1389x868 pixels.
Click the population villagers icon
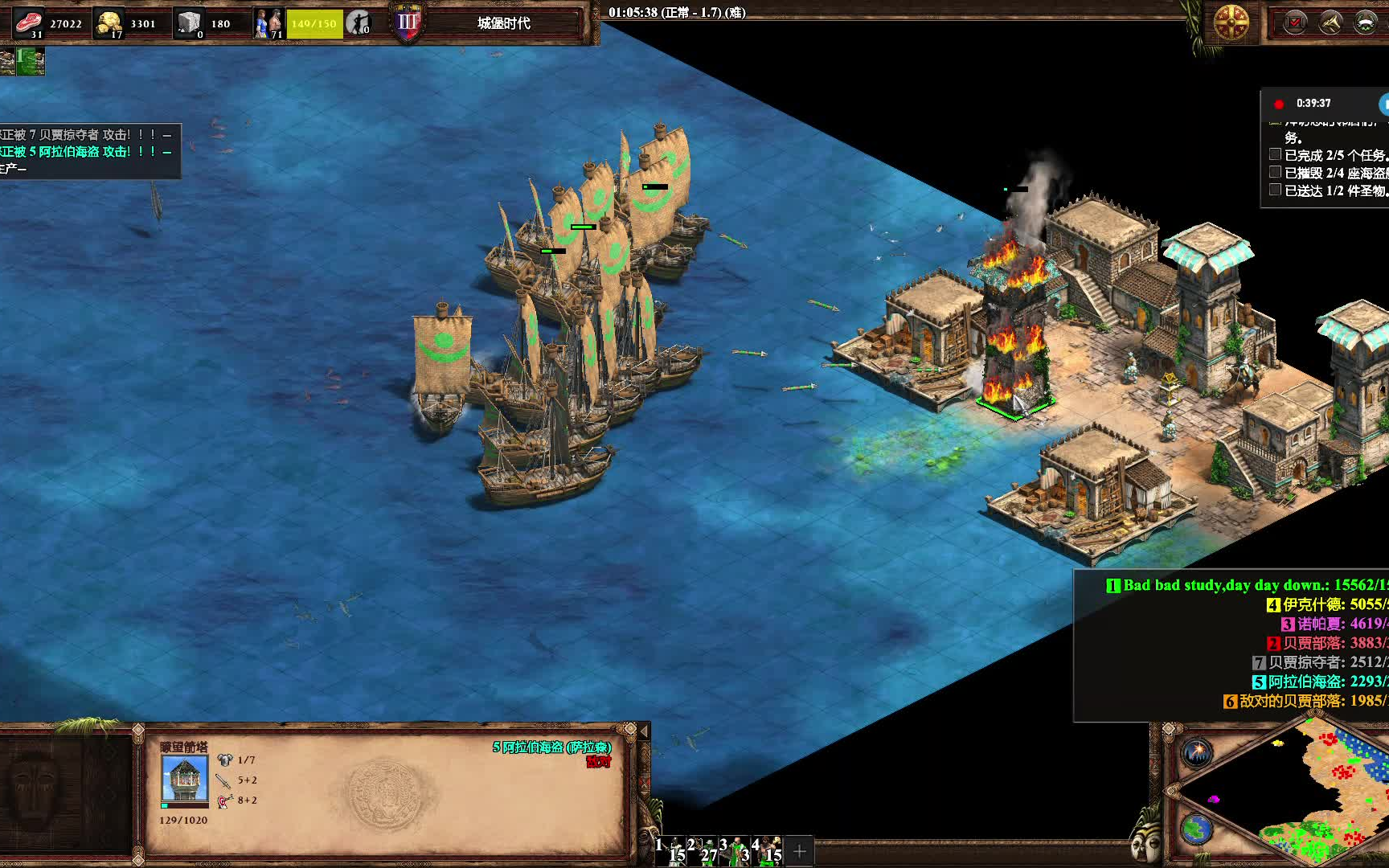coord(268,23)
